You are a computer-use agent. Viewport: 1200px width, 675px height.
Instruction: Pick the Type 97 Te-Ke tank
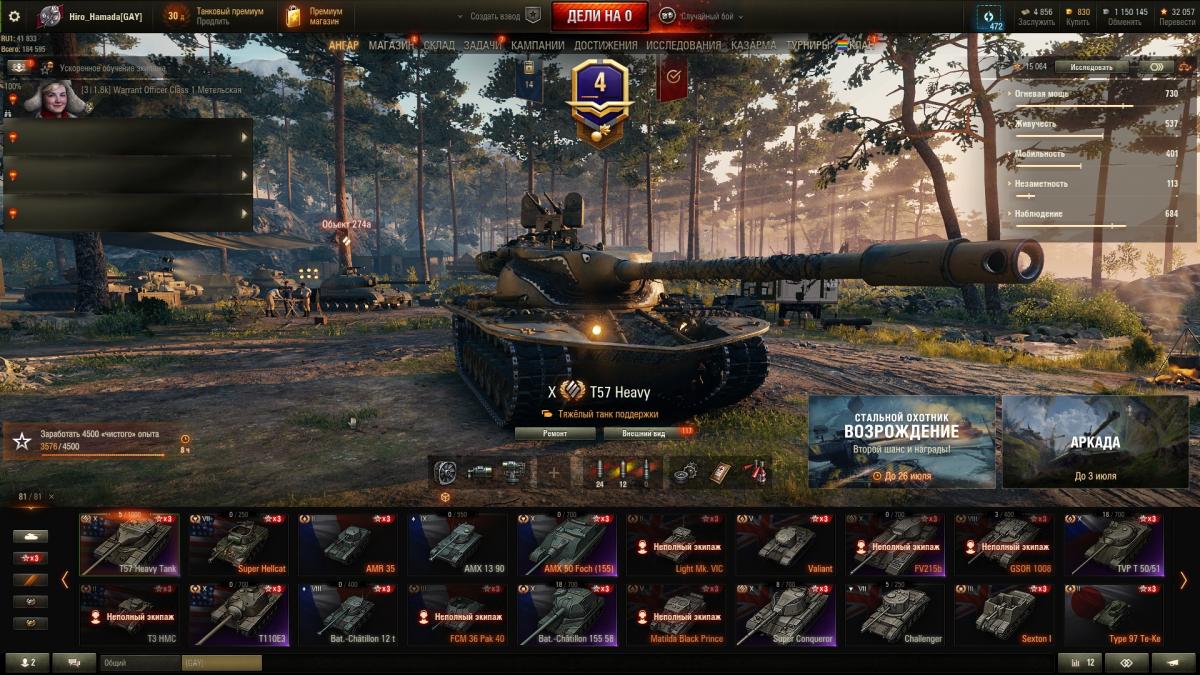[1112, 615]
